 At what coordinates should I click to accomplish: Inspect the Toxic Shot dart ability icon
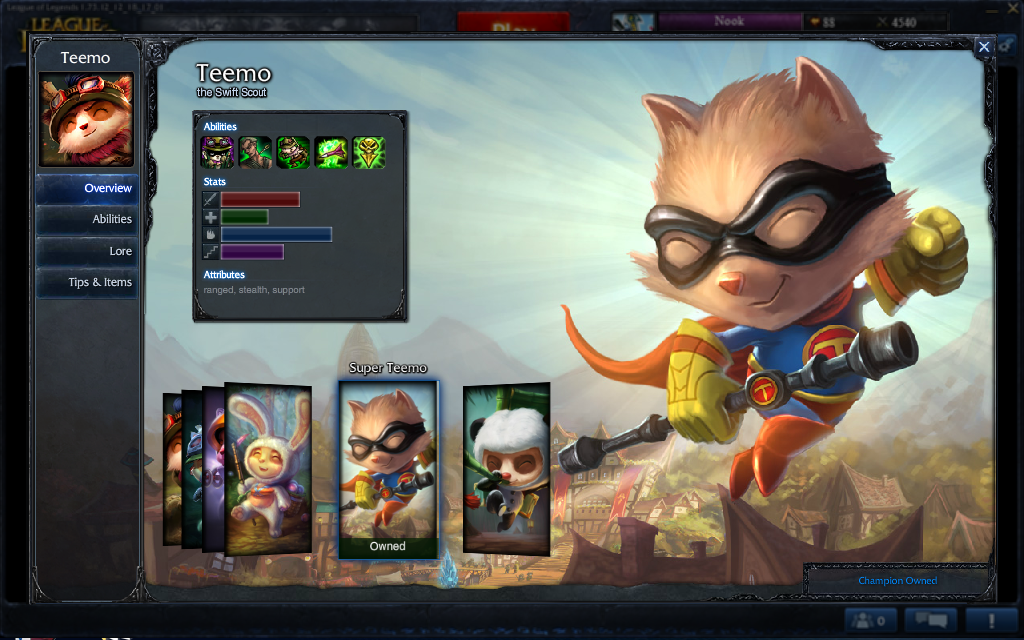click(331, 152)
